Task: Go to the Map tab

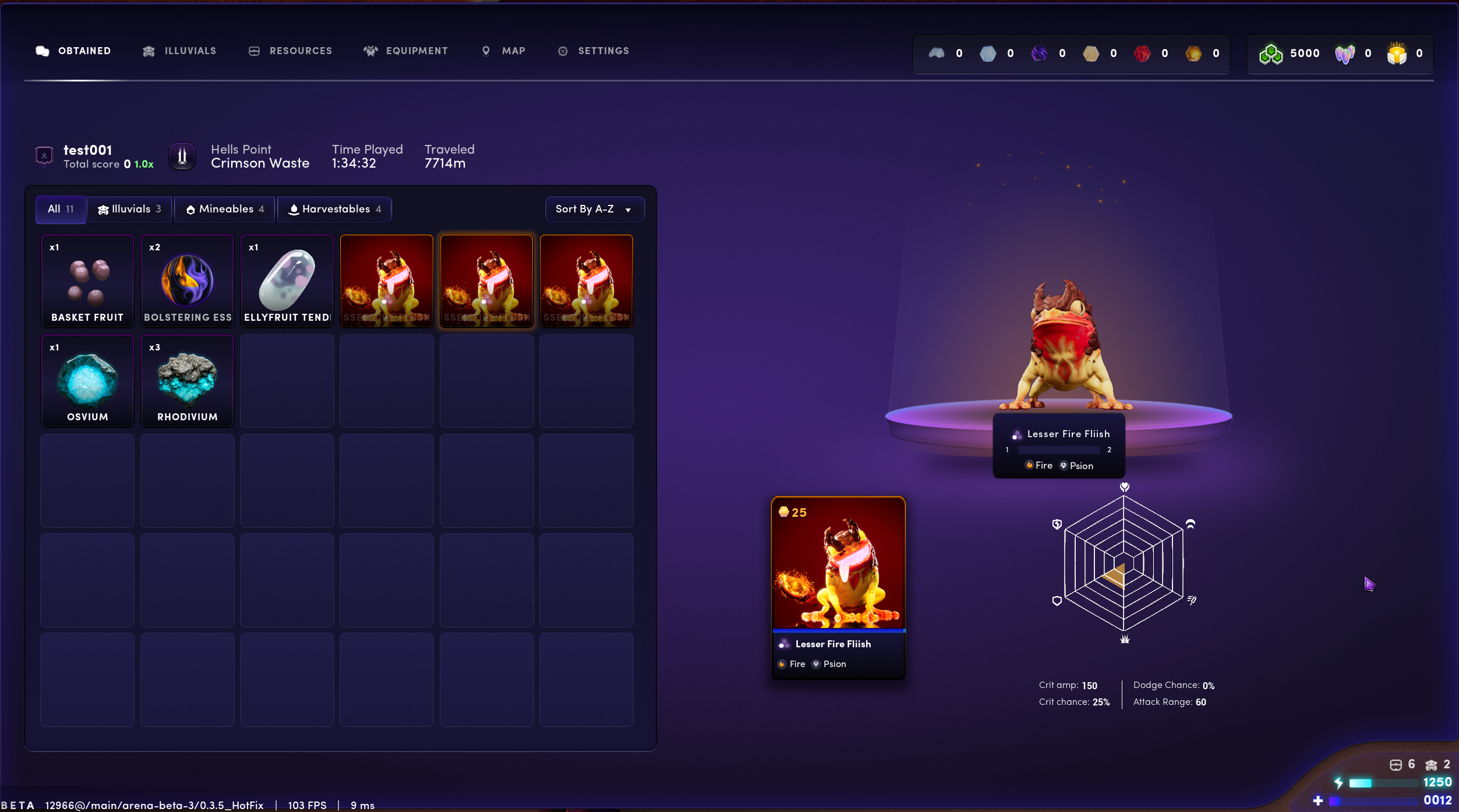Action: tap(504, 51)
